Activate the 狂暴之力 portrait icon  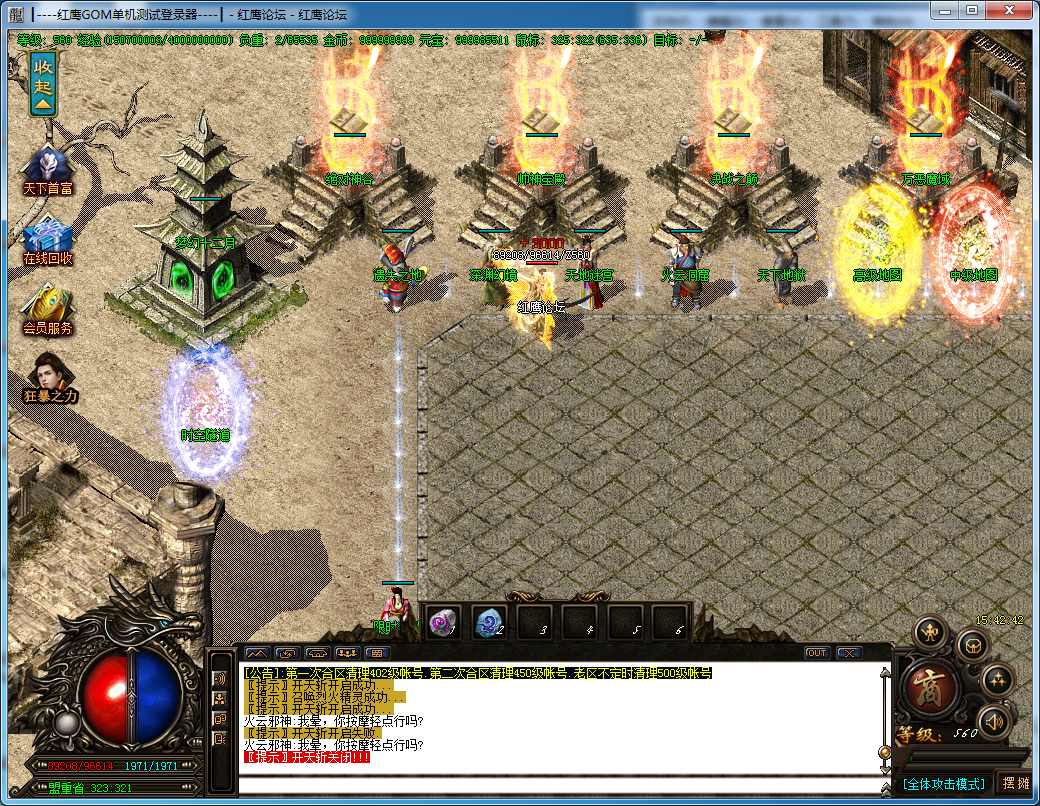coord(47,377)
